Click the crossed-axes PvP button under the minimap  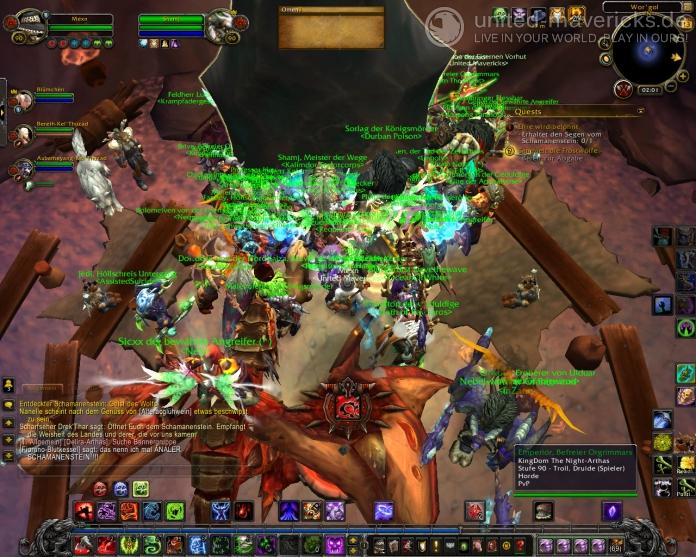coord(624,90)
